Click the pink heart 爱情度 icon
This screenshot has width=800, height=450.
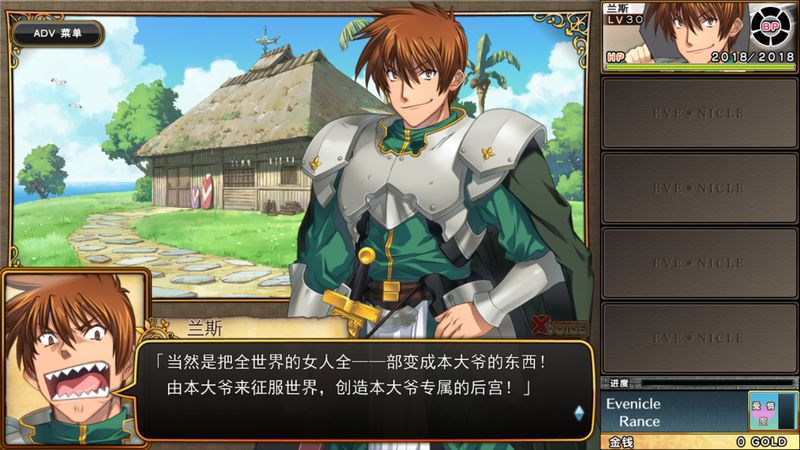tap(763, 411)
